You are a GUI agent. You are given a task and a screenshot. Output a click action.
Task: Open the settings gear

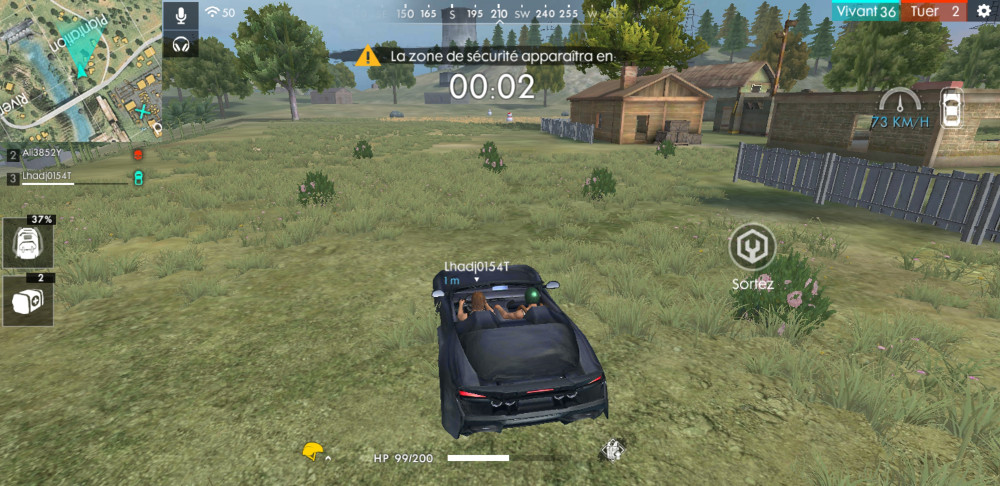[983, 11]
